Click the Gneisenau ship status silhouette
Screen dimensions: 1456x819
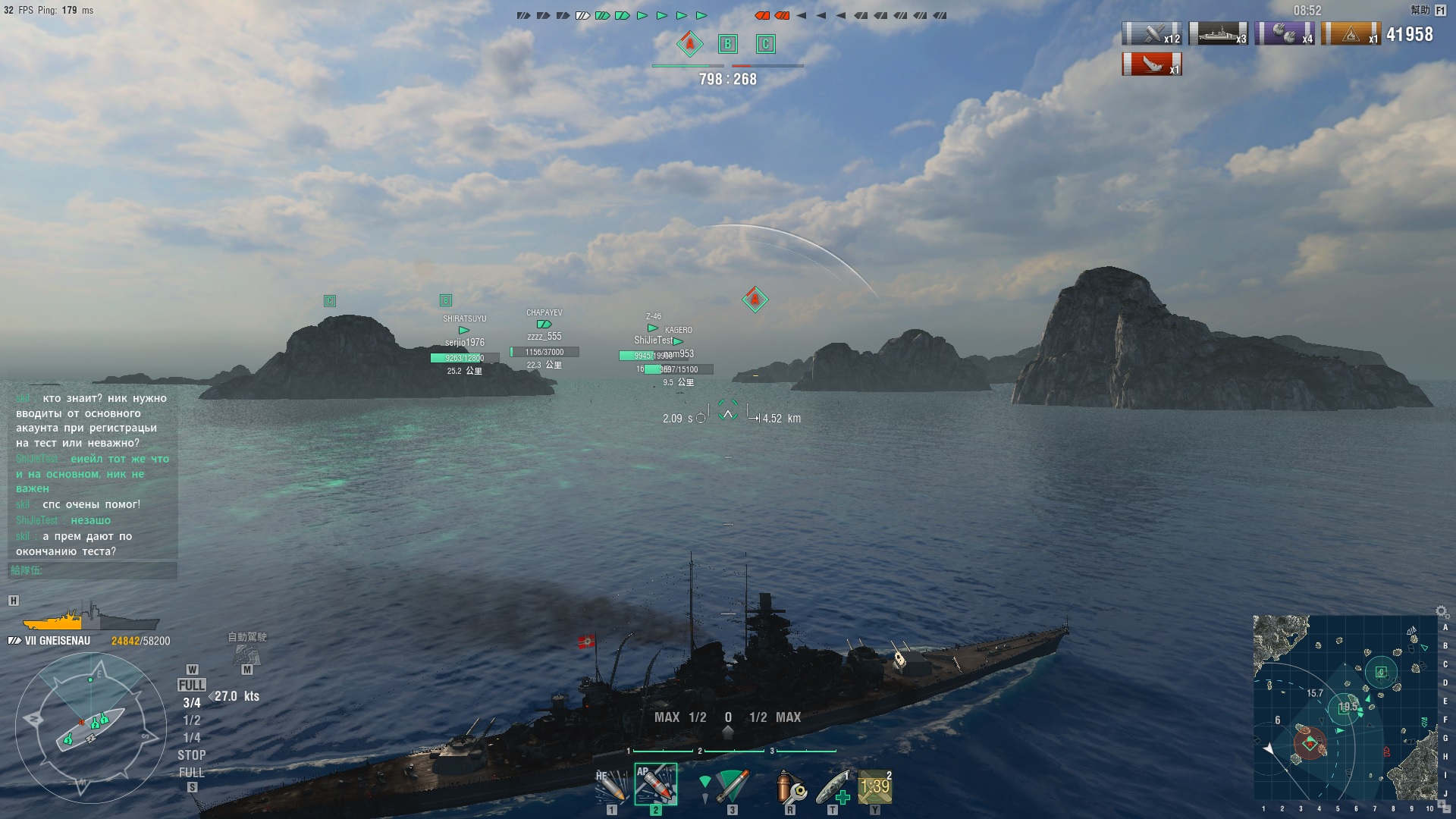coord(91,617)
